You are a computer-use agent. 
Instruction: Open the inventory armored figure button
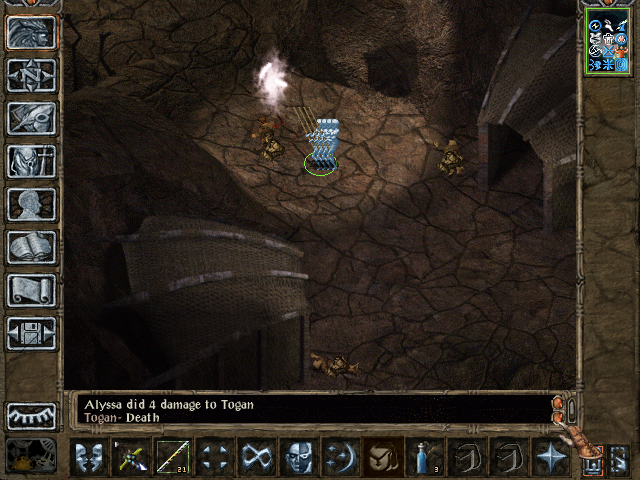coord(31,161)
